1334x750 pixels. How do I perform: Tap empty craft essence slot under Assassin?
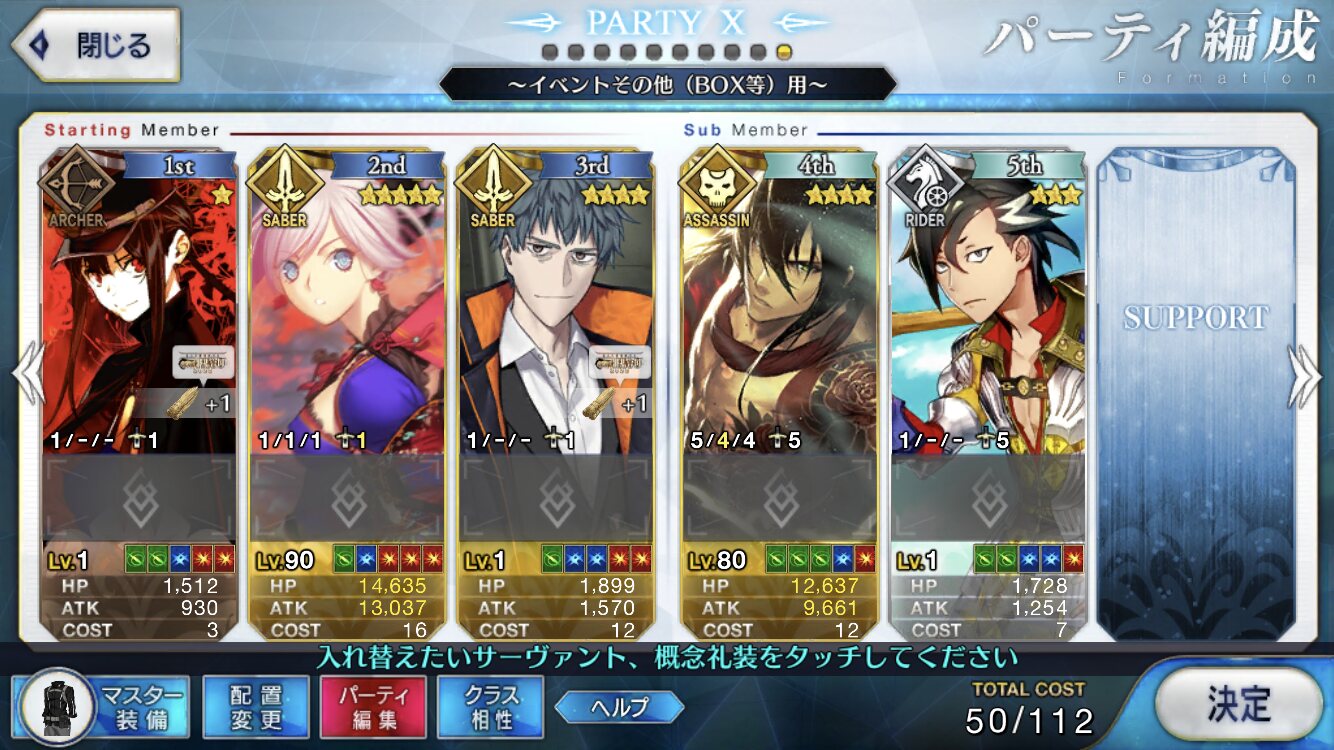point(779,497)
